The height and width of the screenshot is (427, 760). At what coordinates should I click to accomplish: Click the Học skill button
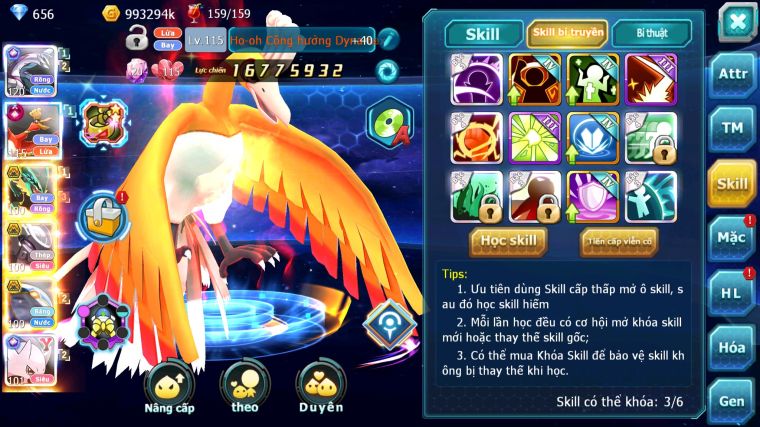510,241
